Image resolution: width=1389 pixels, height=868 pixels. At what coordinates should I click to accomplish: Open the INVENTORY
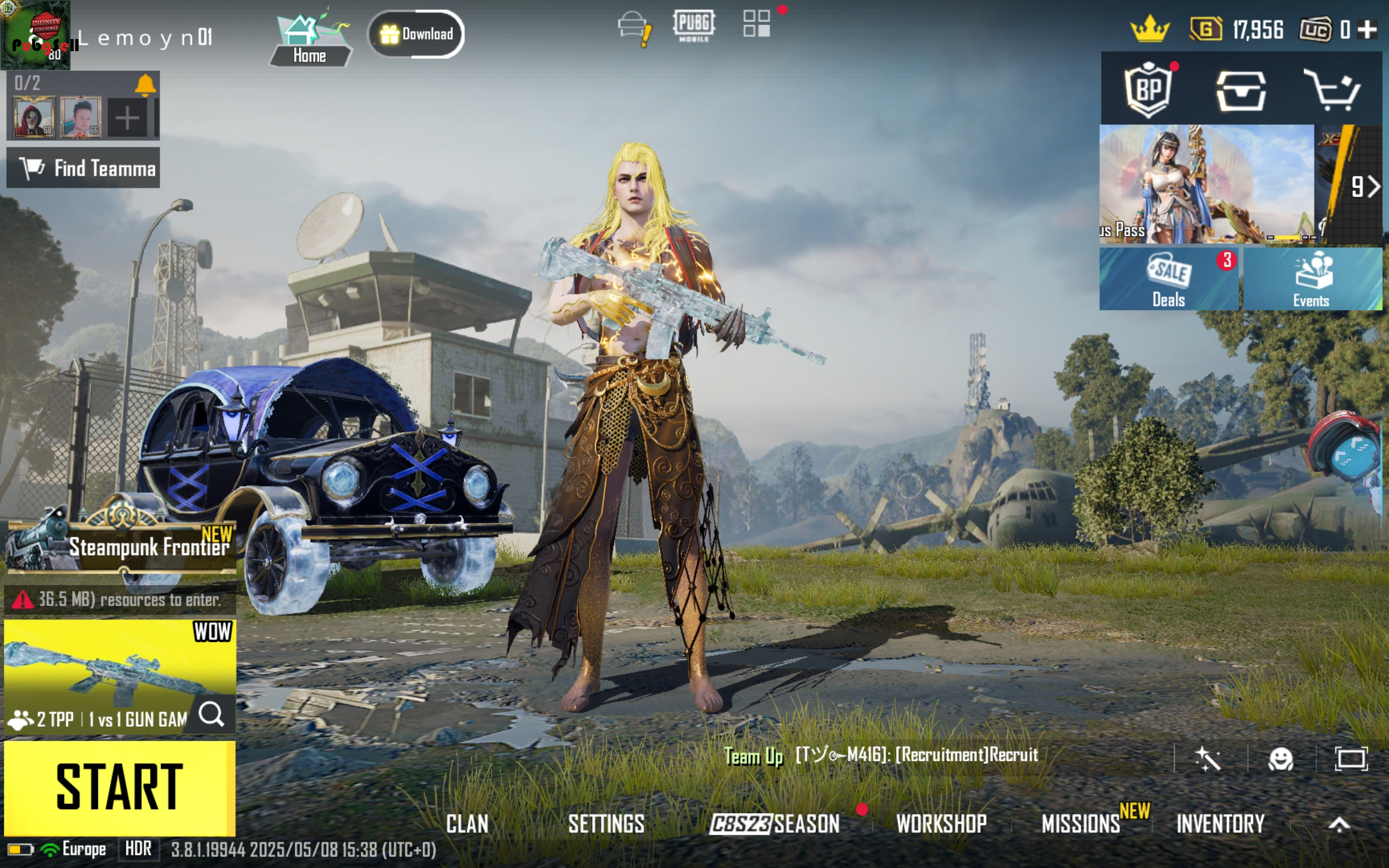pyautogui.click(x=1220, y=824)
